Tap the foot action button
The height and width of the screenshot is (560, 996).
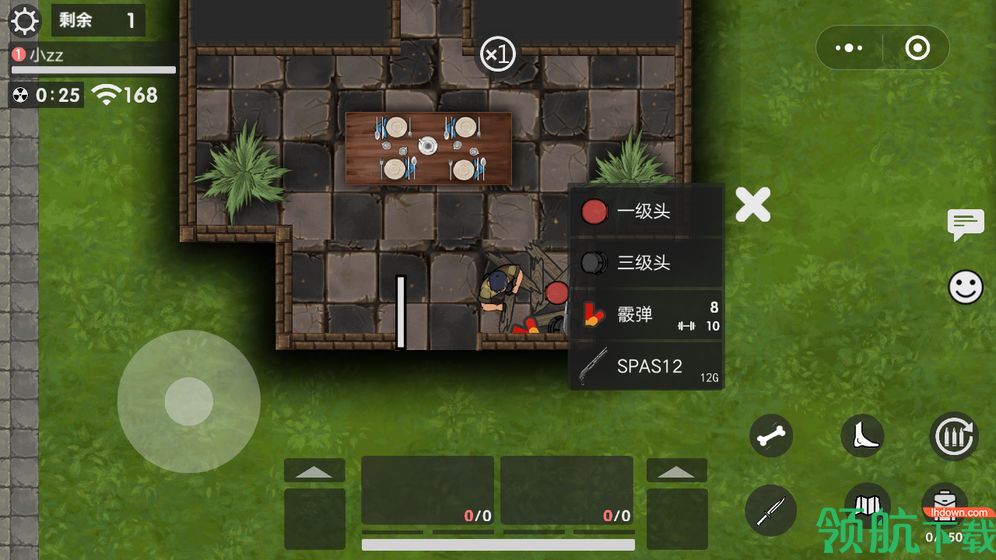click(862, 436)
